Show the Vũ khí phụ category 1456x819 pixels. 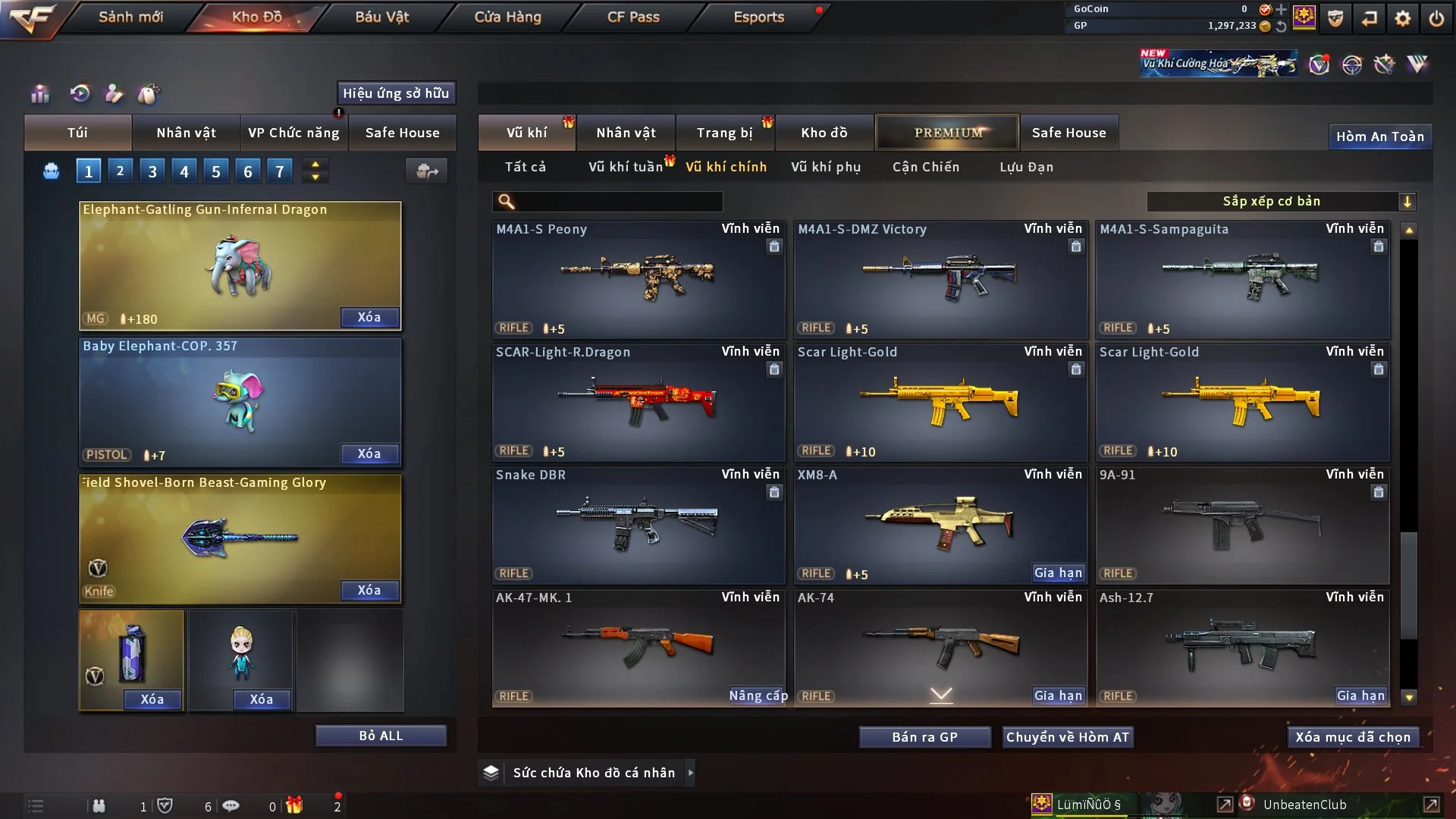tap(825, 167)
